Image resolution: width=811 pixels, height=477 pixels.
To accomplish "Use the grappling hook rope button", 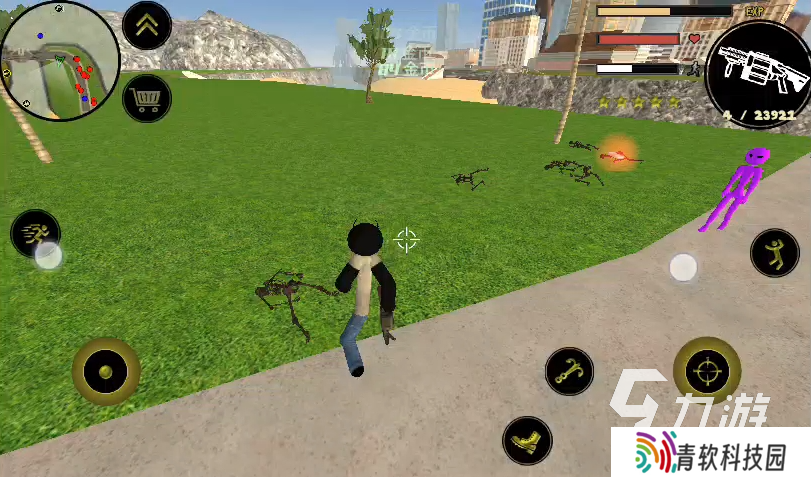I will 569,371.
